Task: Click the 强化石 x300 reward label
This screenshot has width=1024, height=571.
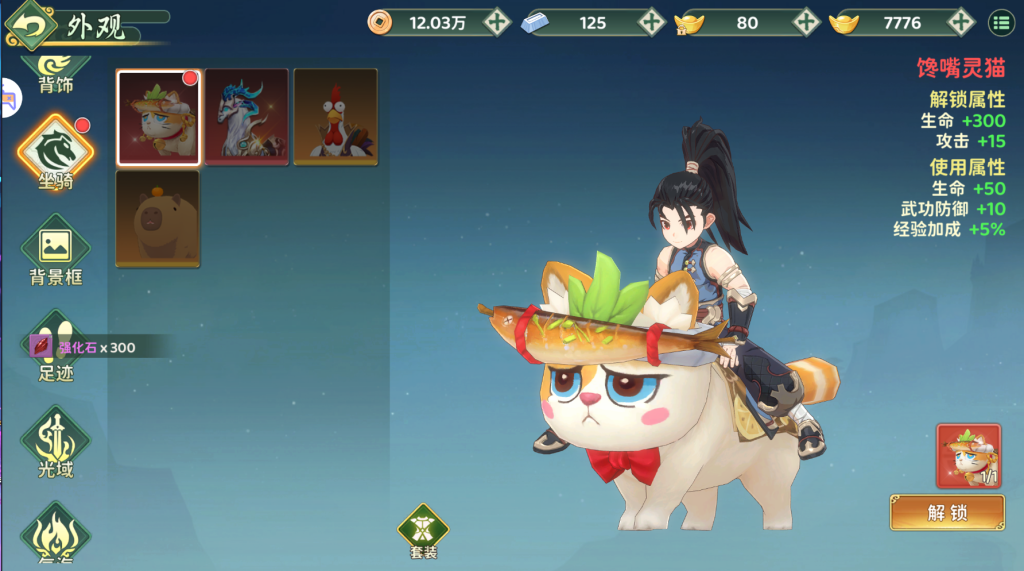Action: click(83, 347)
